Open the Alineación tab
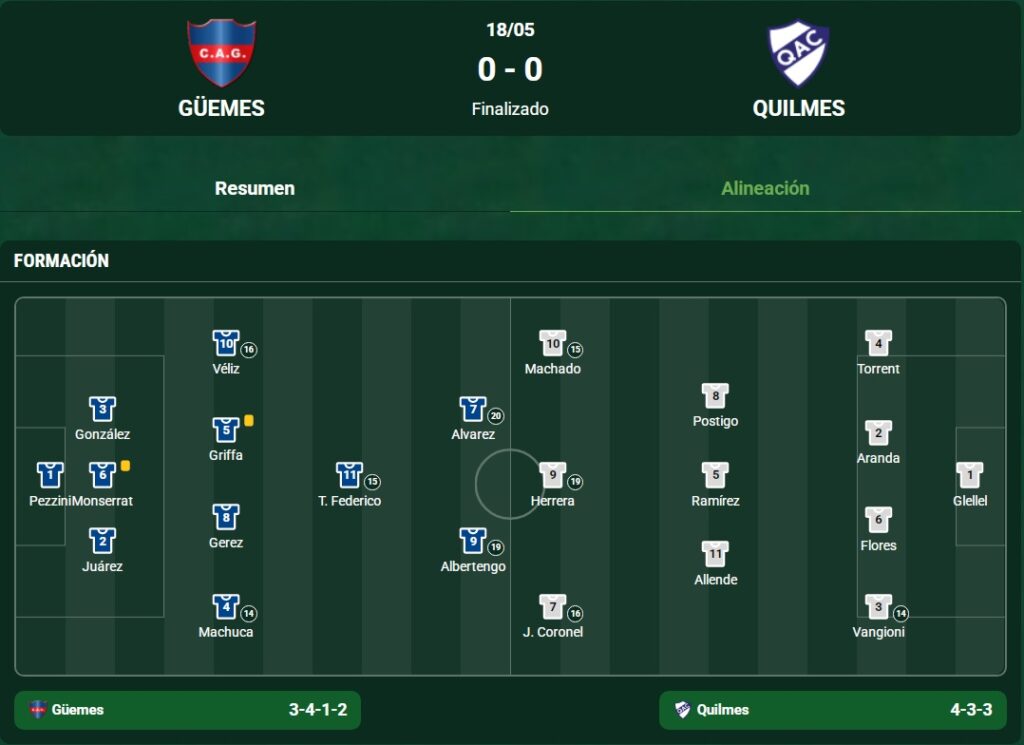Image resolution: width=1024 pixels, height=745 pixels. click(765, 188)
